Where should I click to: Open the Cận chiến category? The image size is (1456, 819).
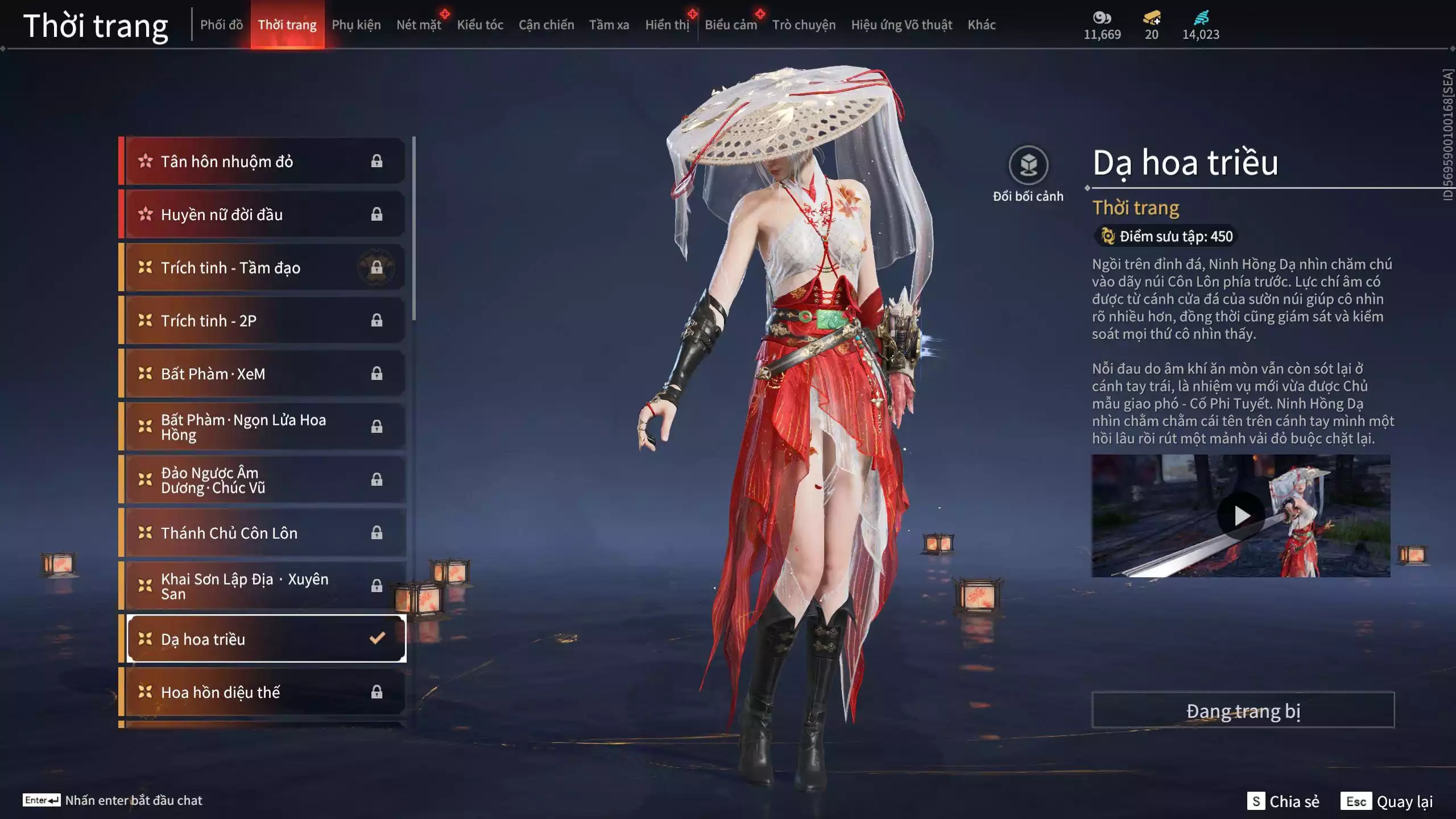click(546, 25)
